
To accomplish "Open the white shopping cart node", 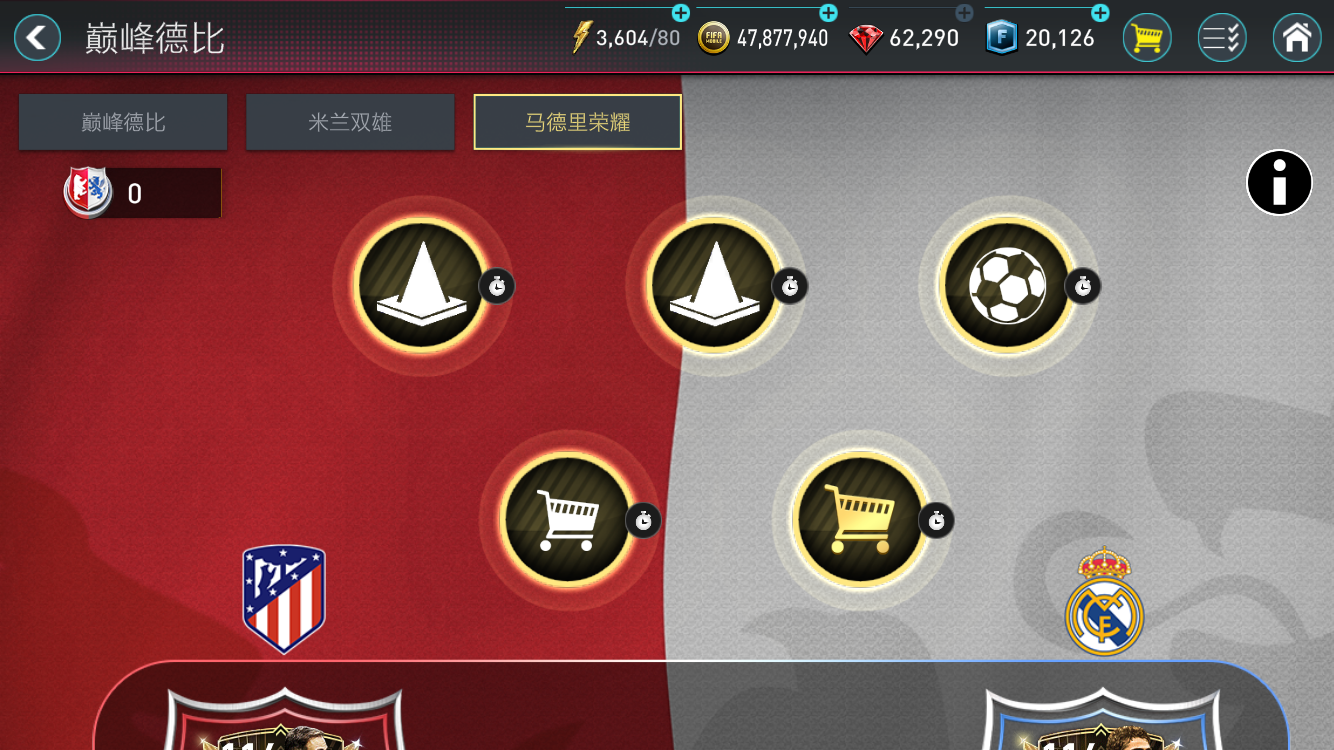I will pyautogui.click(x=567, y=519).
